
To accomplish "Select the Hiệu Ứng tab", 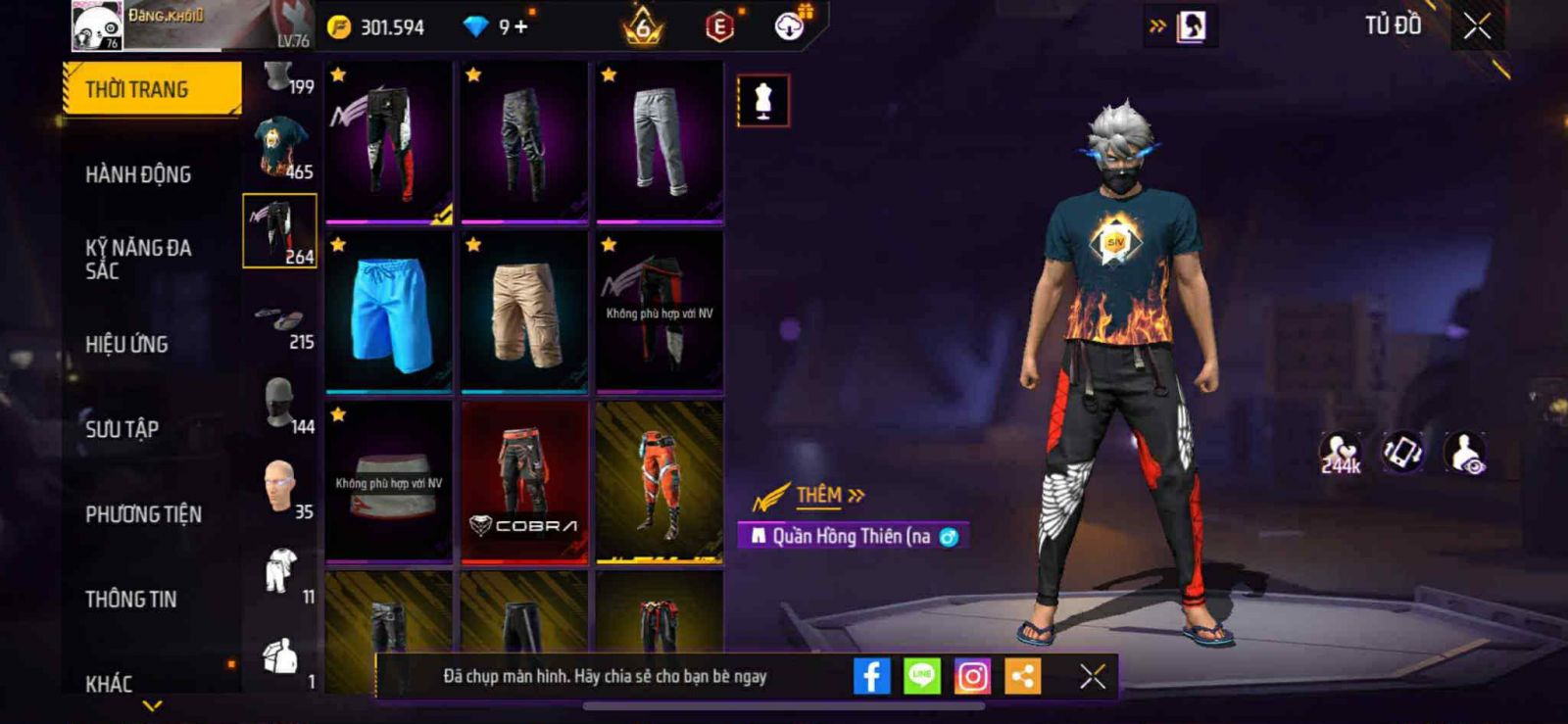I will coord(126,344).
